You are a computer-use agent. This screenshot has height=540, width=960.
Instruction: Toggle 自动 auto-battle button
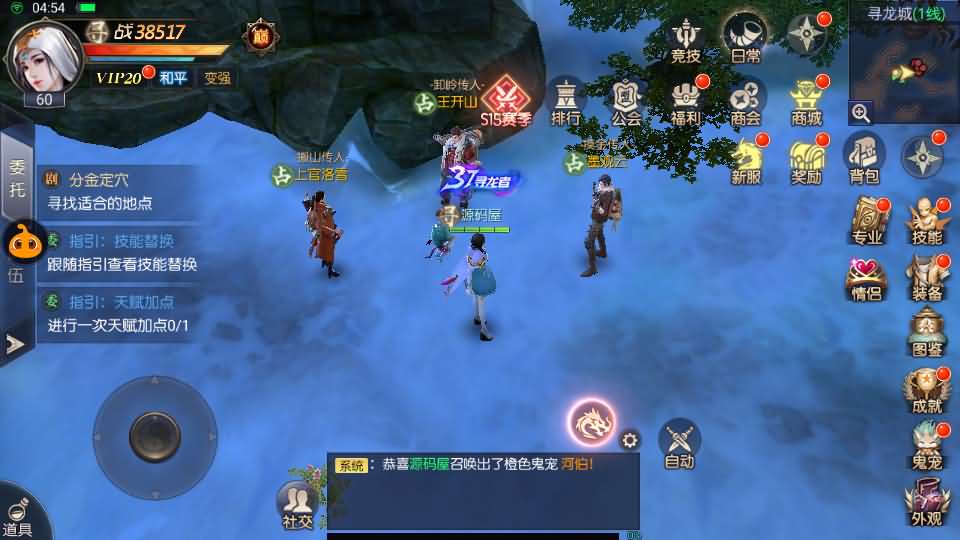[x=680, y=443]
